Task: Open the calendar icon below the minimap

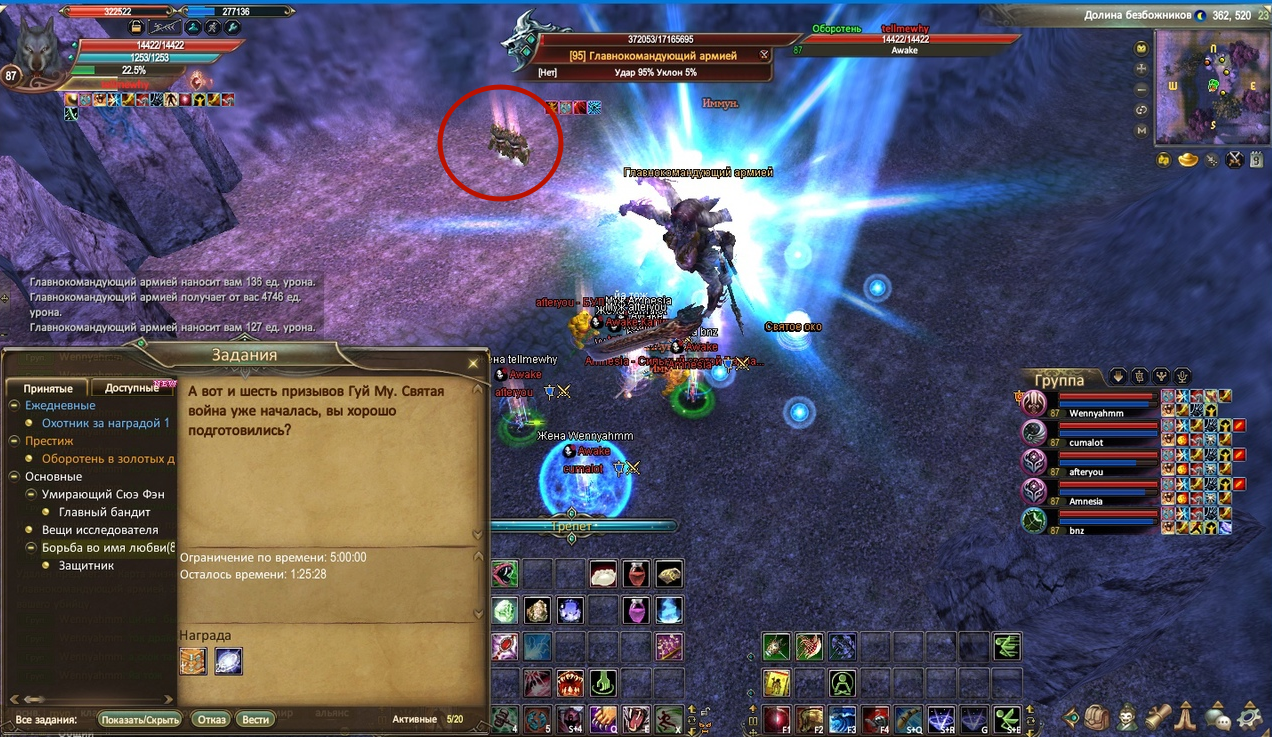Action: coord(1257,159)
